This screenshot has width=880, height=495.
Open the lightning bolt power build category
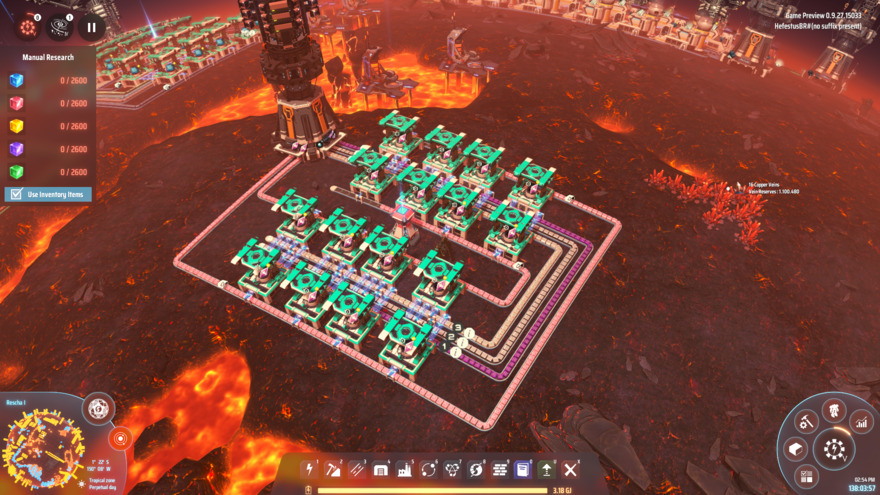[310, 469]
